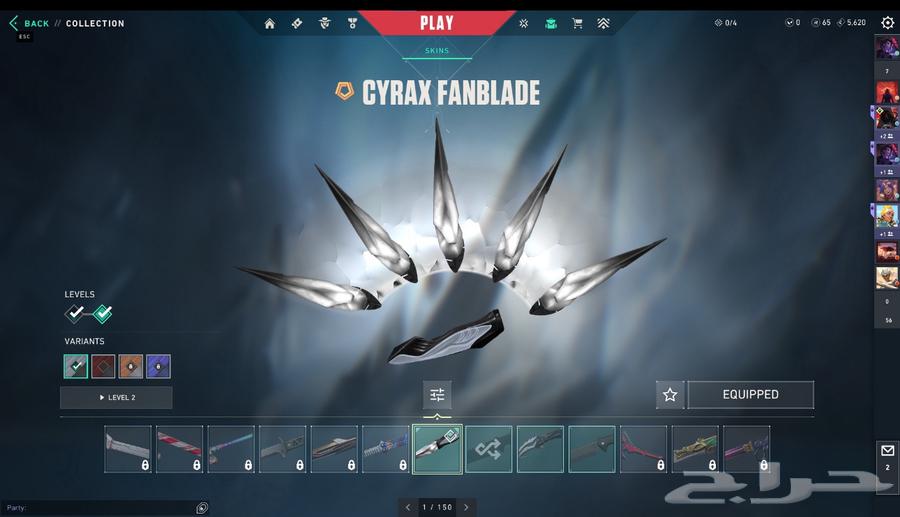Image resolution: width=900 pixels, height=517 pixels.
Task: Select the red-and-white striped knife thumbnail
Action: [180, 449]
